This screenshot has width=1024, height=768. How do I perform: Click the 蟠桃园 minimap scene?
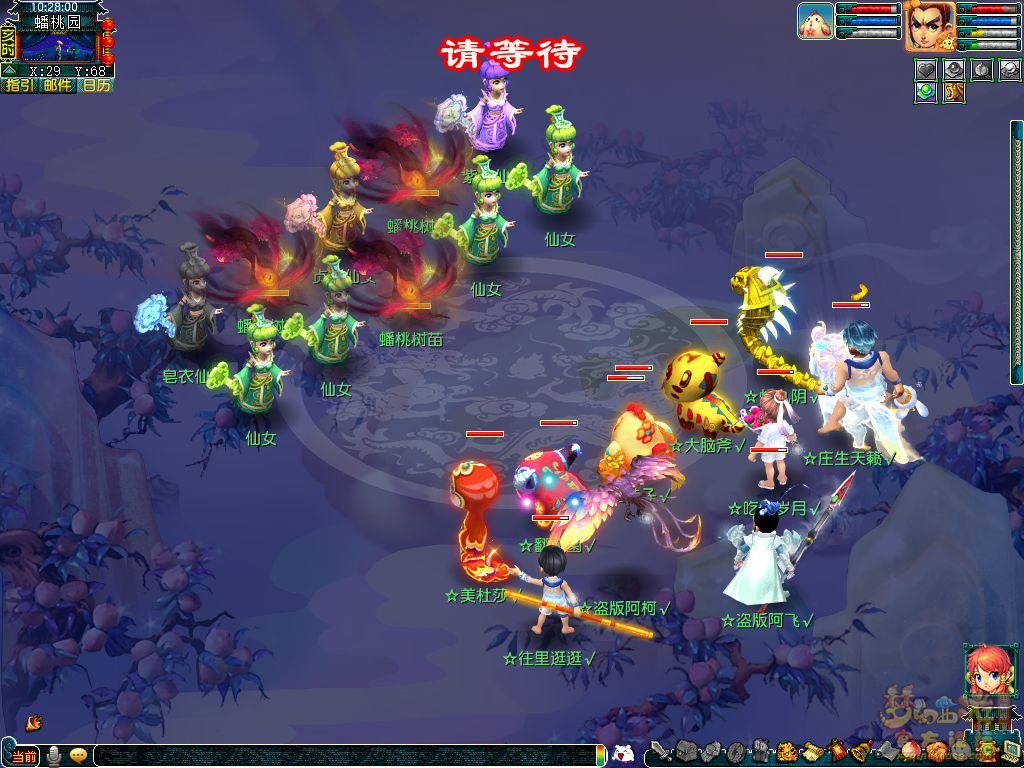[x=58, y=47]
